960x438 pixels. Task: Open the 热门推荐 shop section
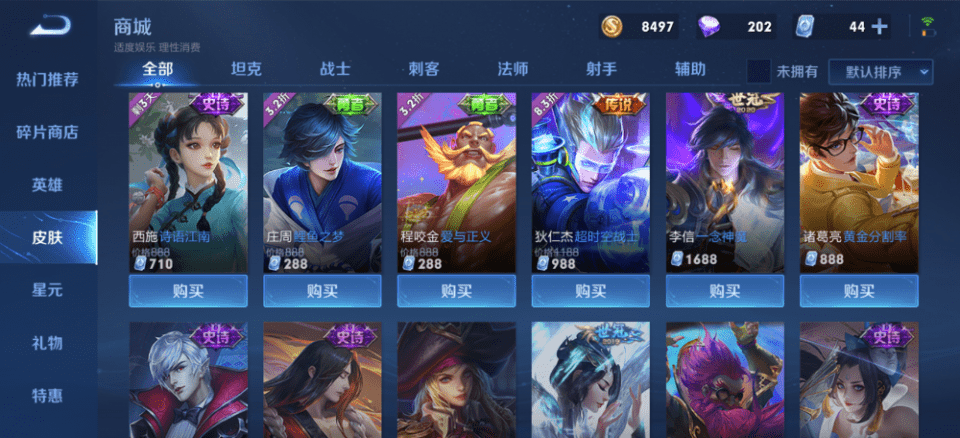[48, 79]
